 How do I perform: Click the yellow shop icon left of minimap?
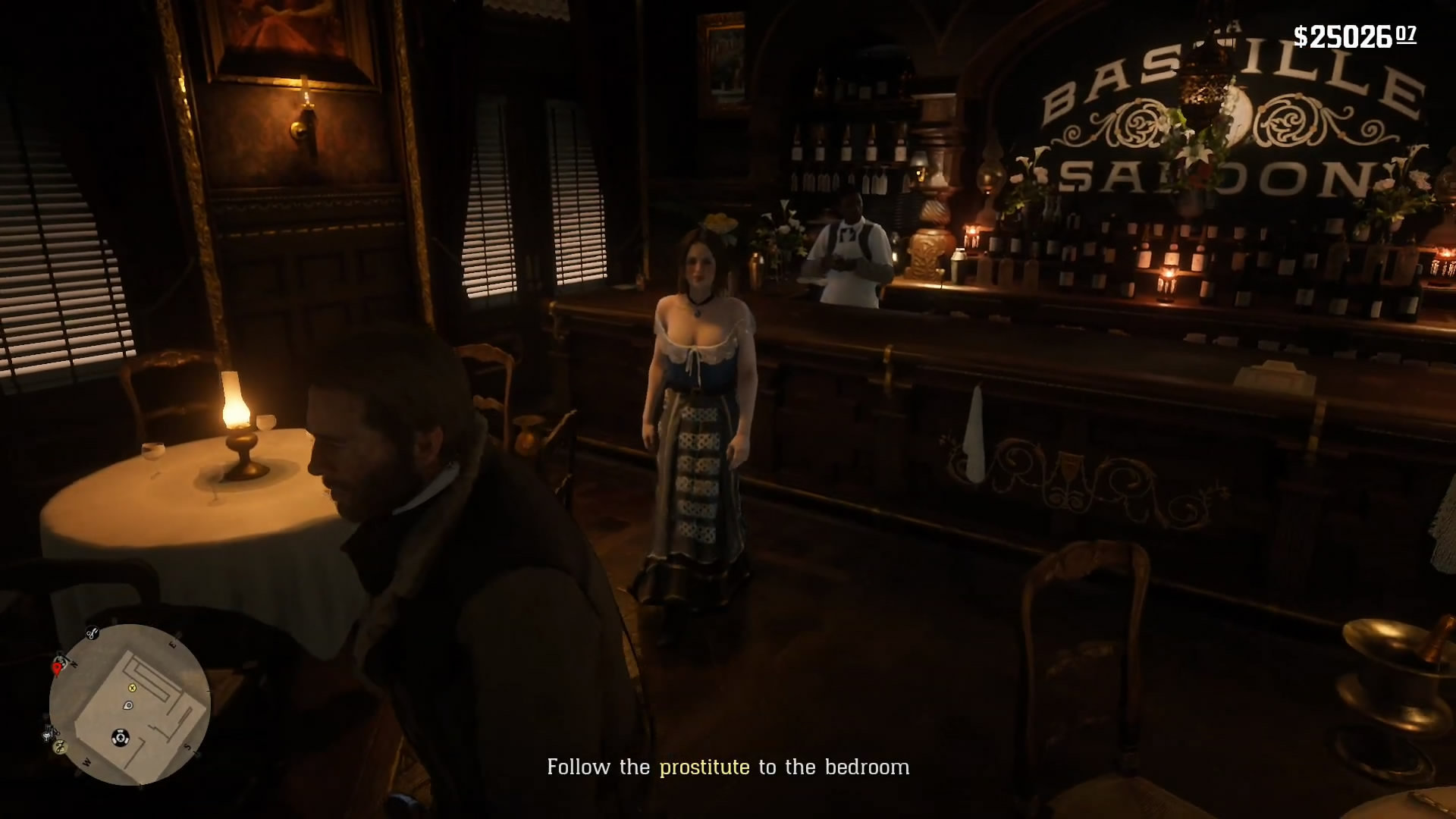pos(59,746)
